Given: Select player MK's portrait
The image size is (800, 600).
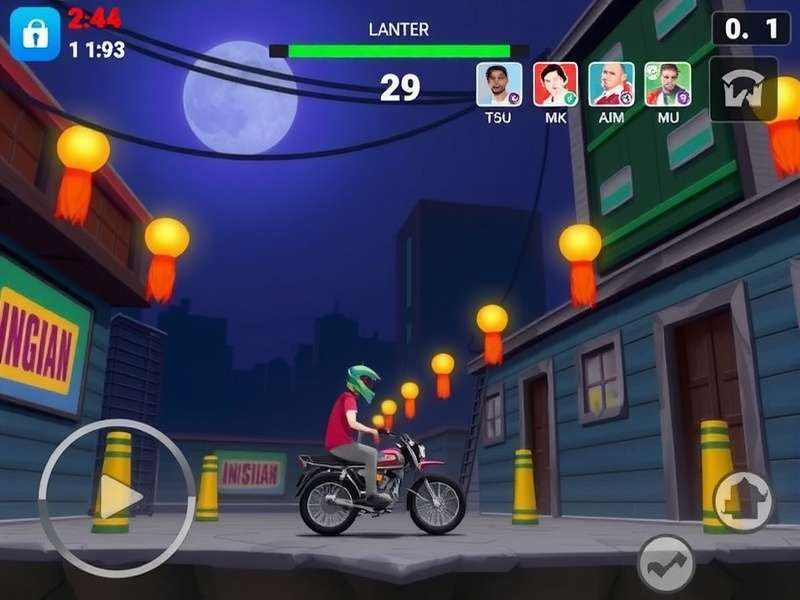Looking at the screenshot, I should coord(555,84).
